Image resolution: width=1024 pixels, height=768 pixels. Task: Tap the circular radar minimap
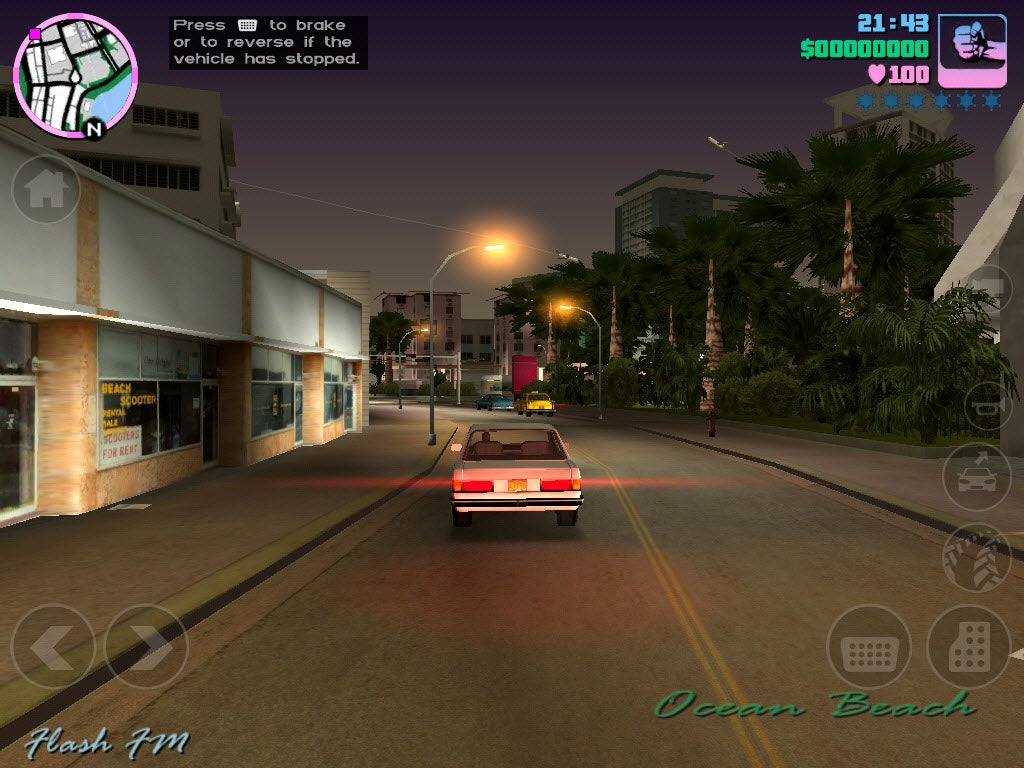74,73
